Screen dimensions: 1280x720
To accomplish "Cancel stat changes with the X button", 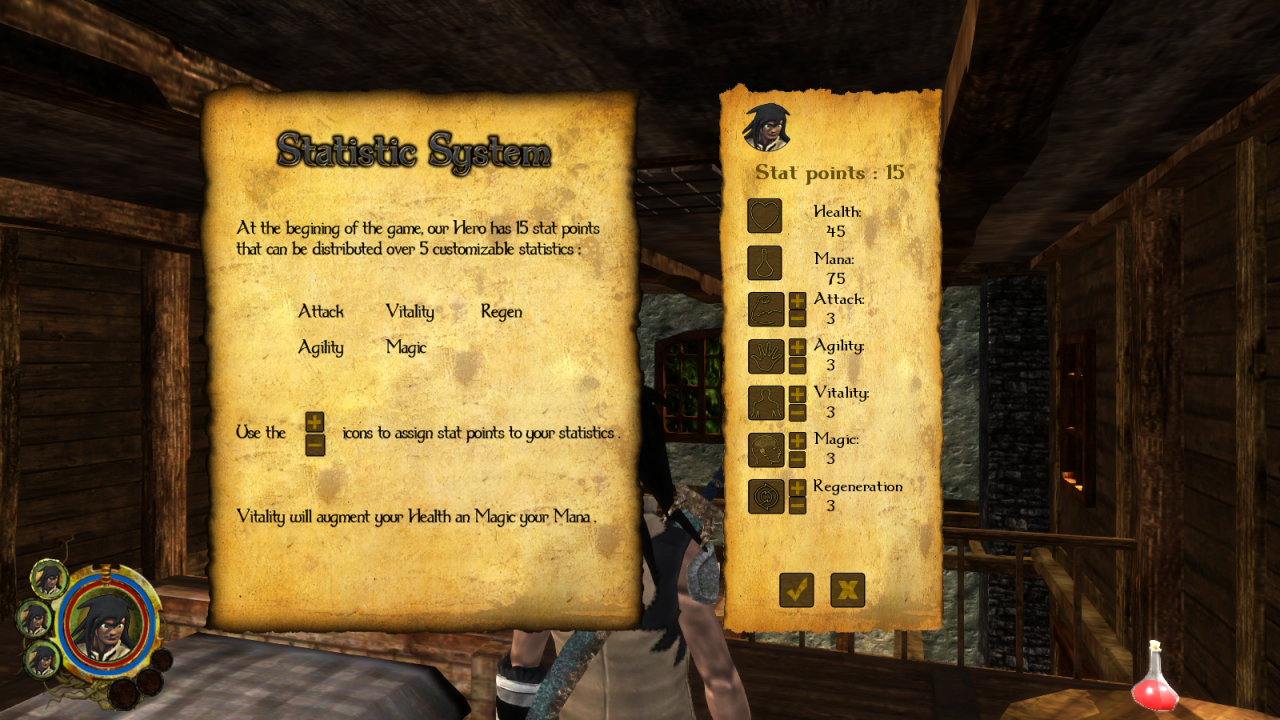I will (848, 590).
